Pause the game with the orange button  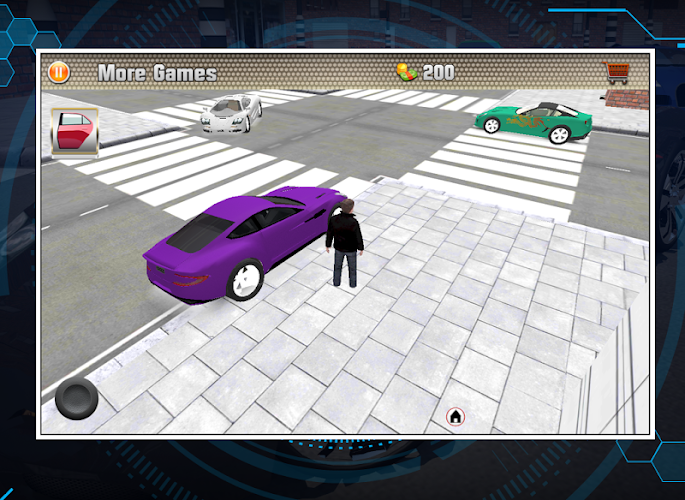pyautogui.click(x=59, y=72)
